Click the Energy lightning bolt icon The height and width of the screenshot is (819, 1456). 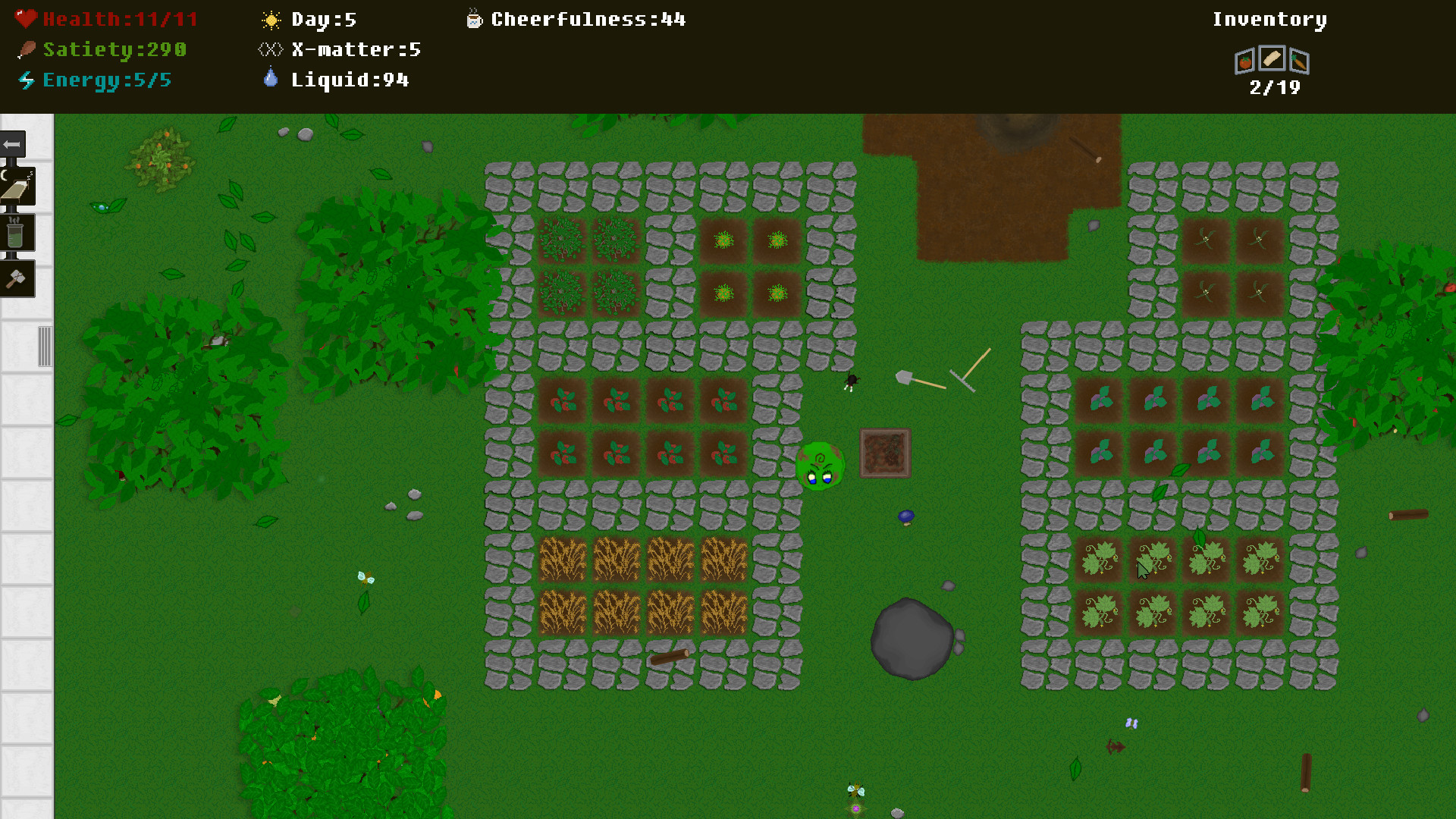(26, 78)
